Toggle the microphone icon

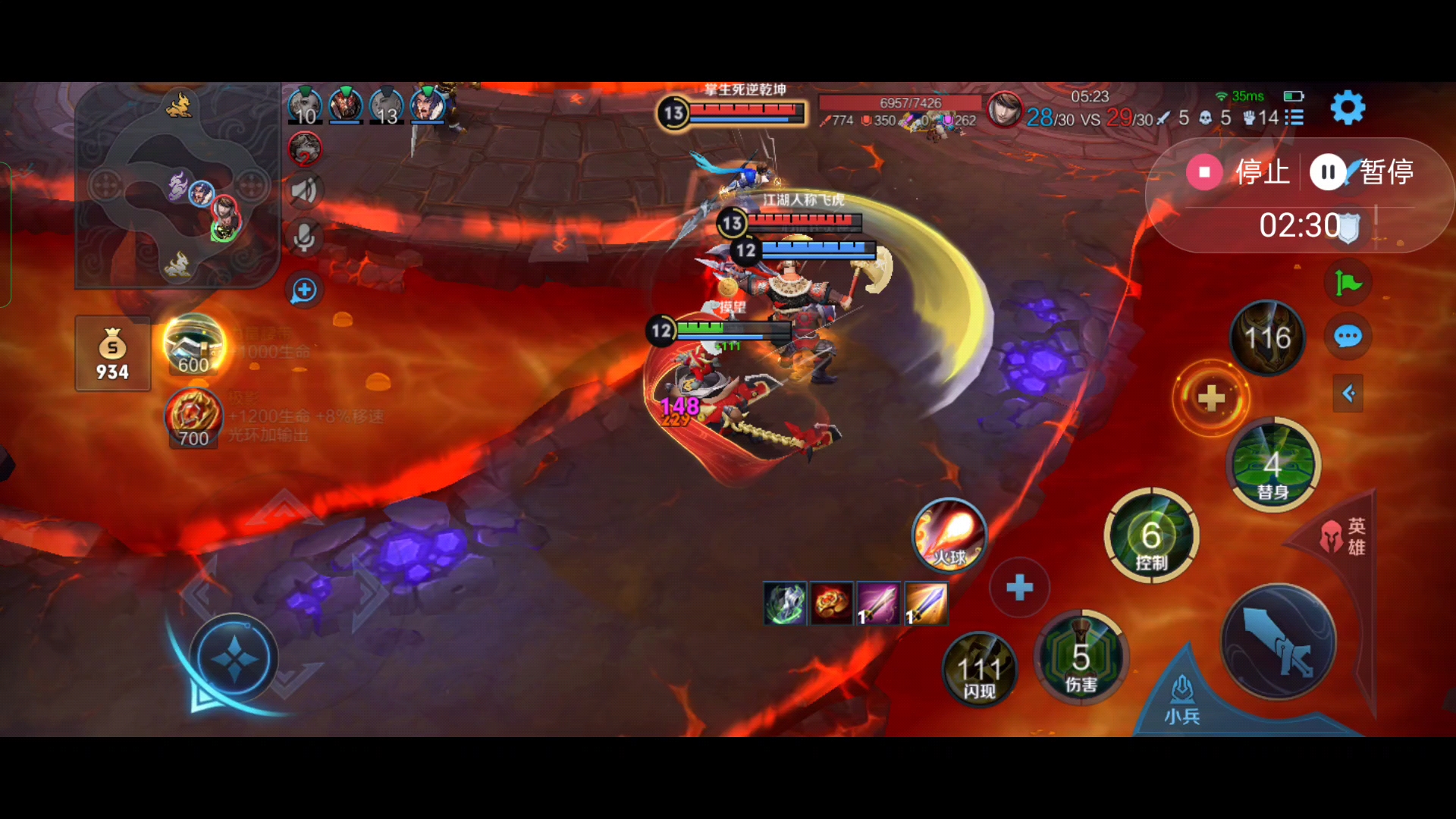tap(304, 238)
